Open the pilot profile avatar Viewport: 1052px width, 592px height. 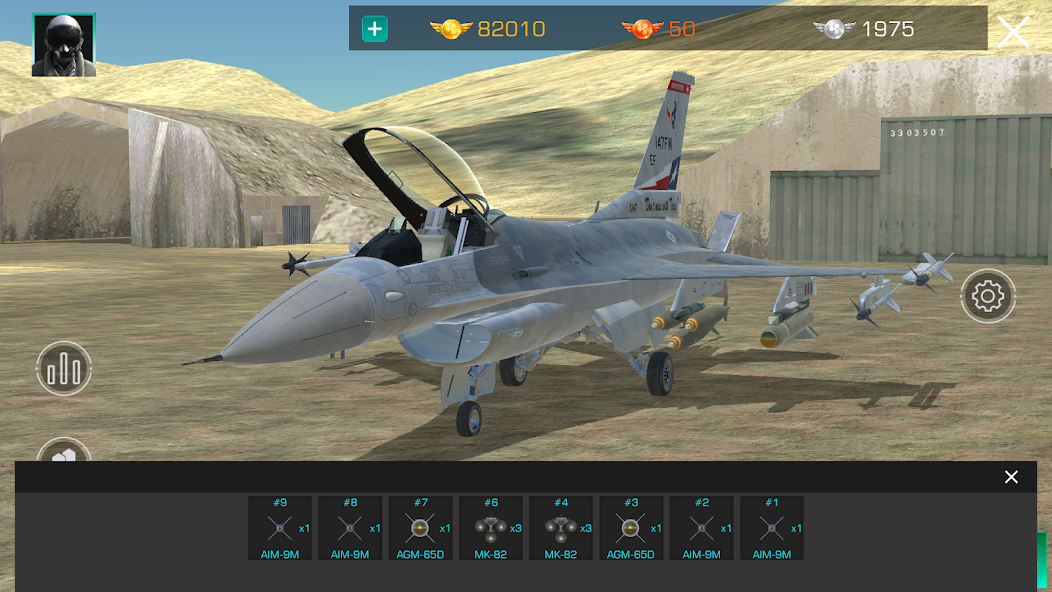(x=64, y=45)
